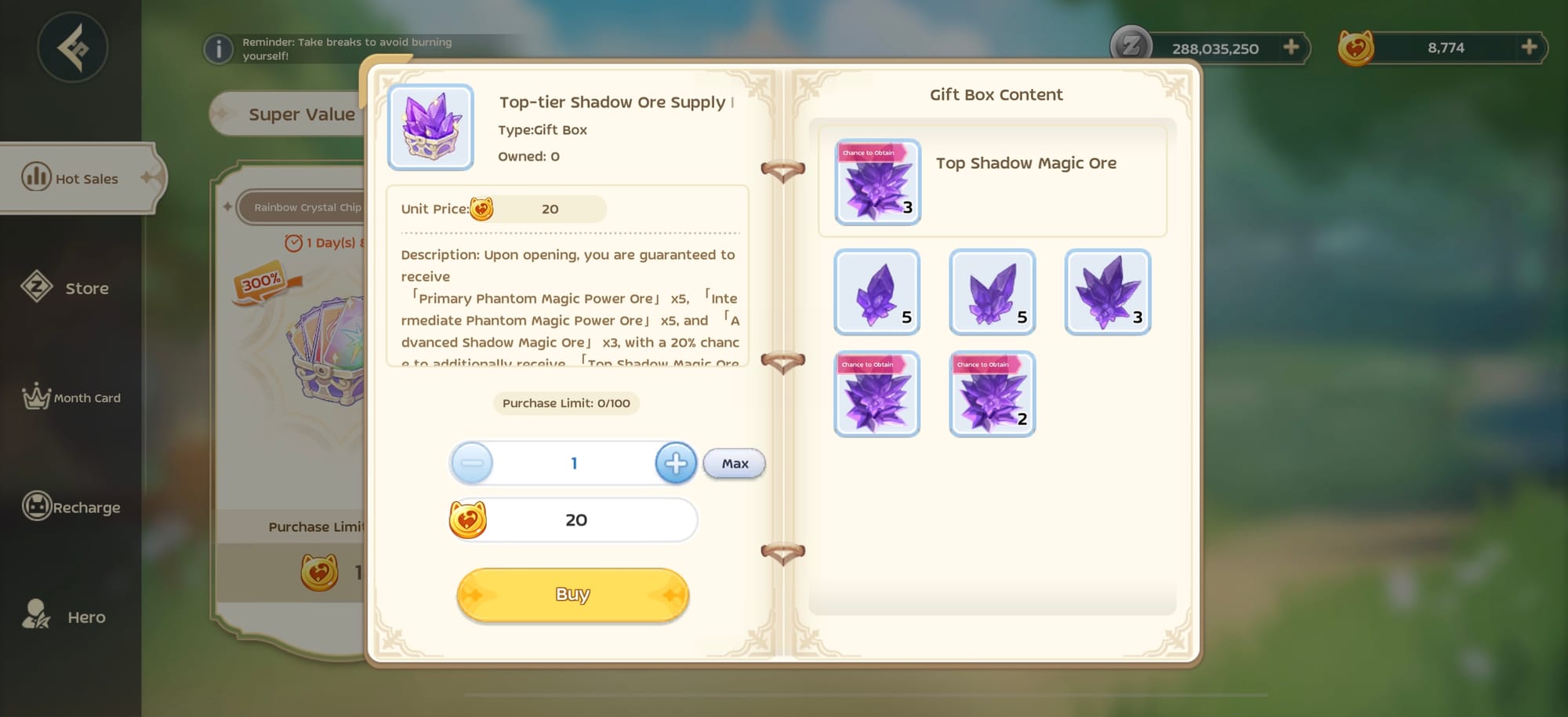Add more Z coin currency
The height and width of the screenshot is (717, 1568).
point(1291,48)
